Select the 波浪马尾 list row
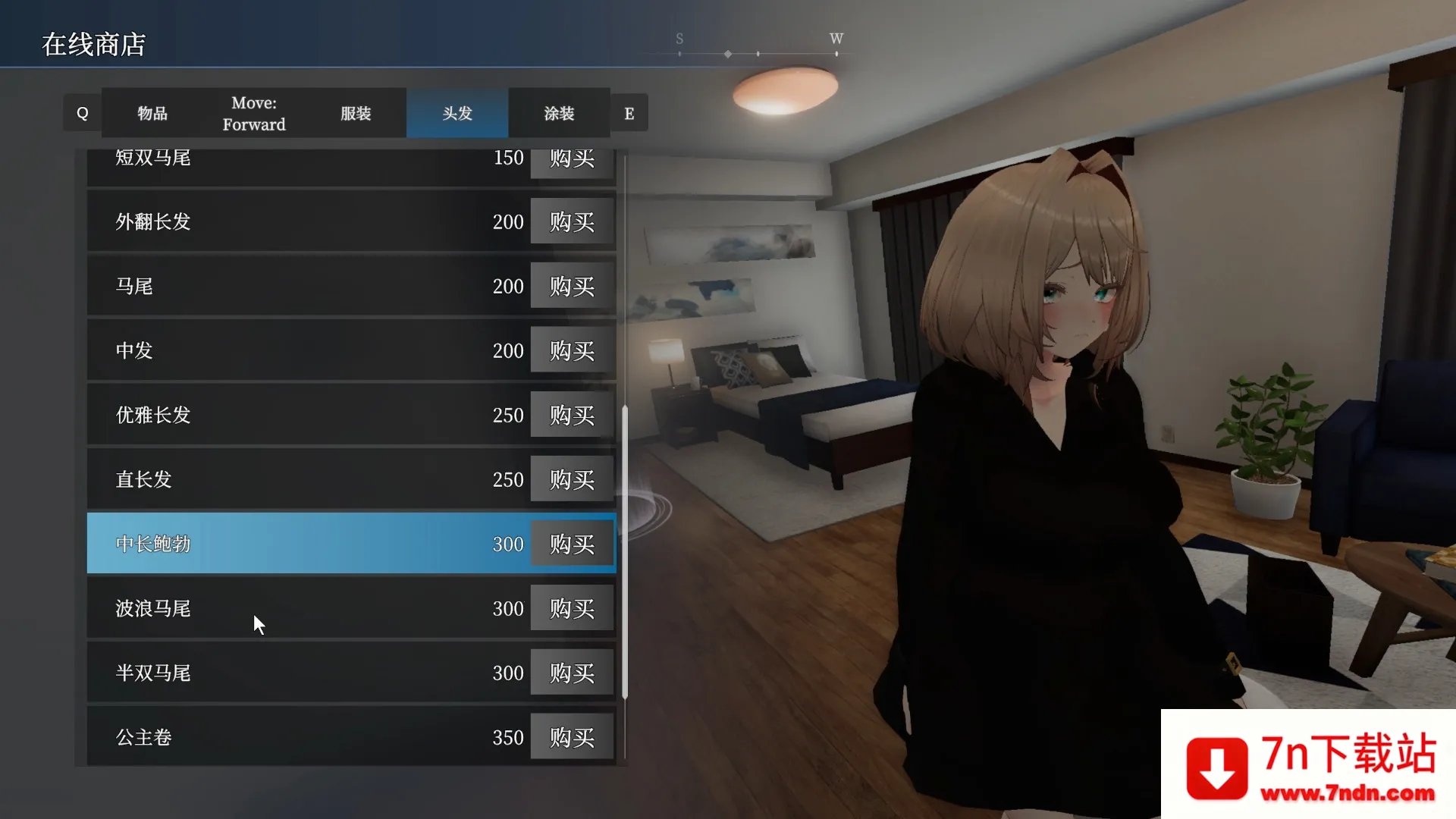 click(303, 608)
